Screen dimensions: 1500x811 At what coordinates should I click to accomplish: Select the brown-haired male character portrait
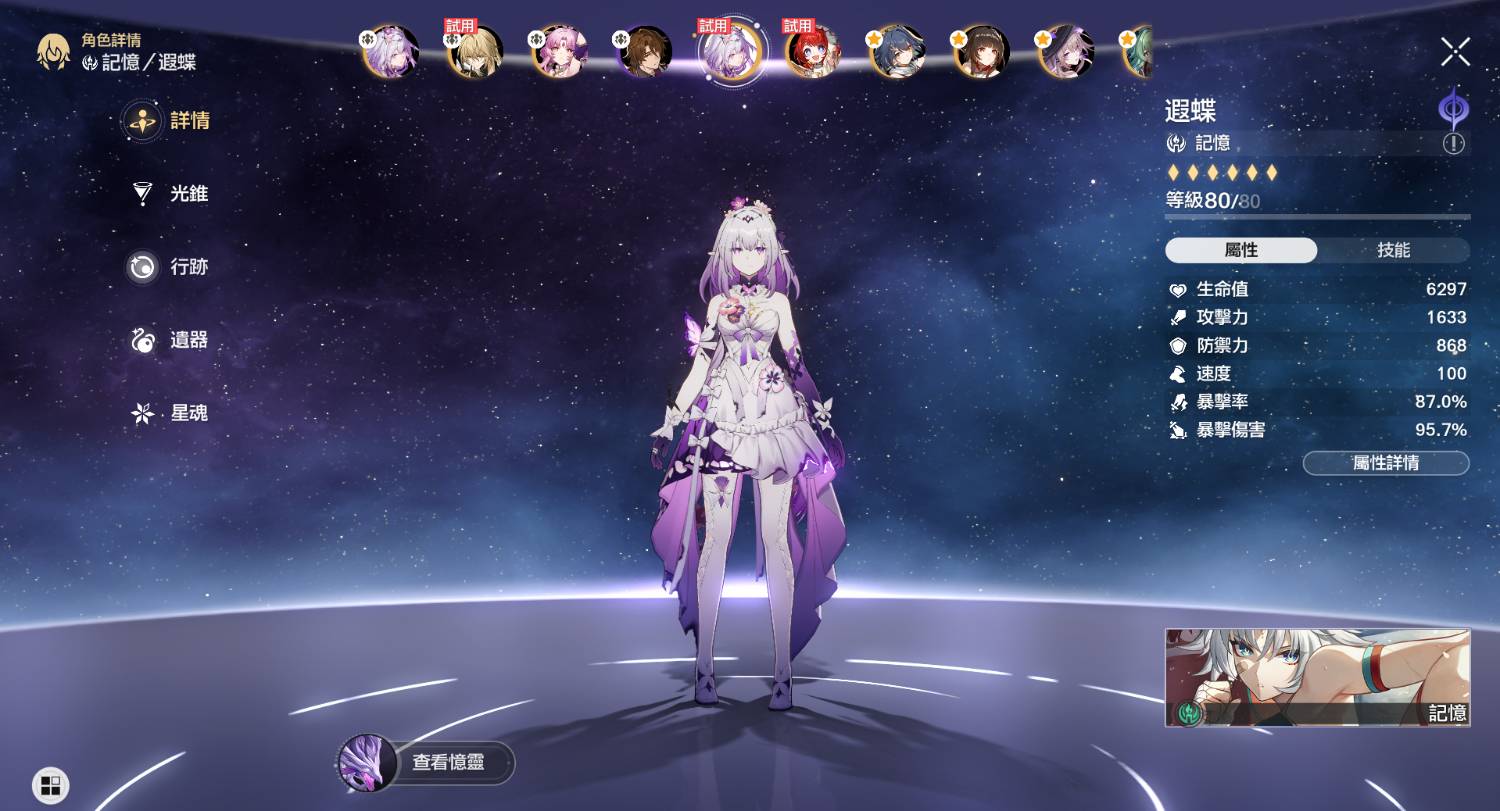644,52
